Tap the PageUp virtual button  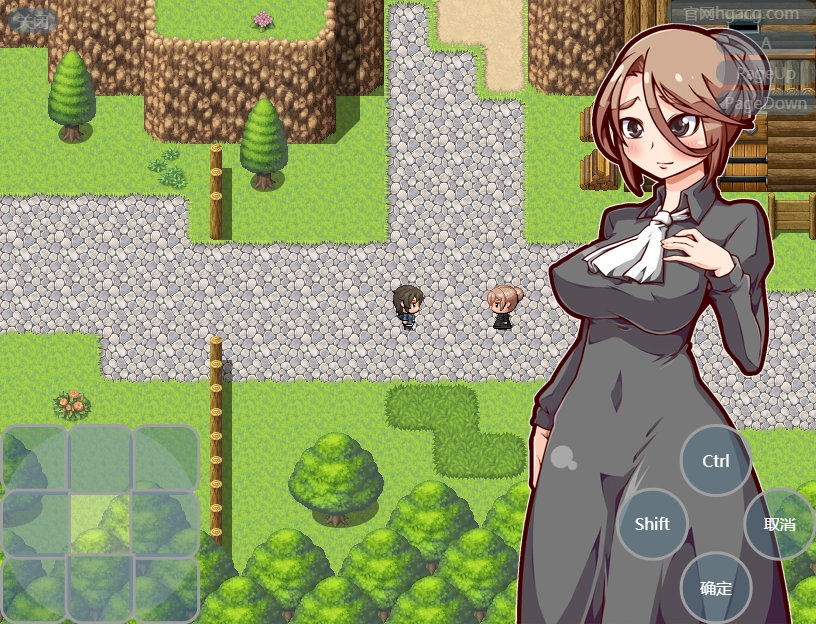[x=766, y=73]
